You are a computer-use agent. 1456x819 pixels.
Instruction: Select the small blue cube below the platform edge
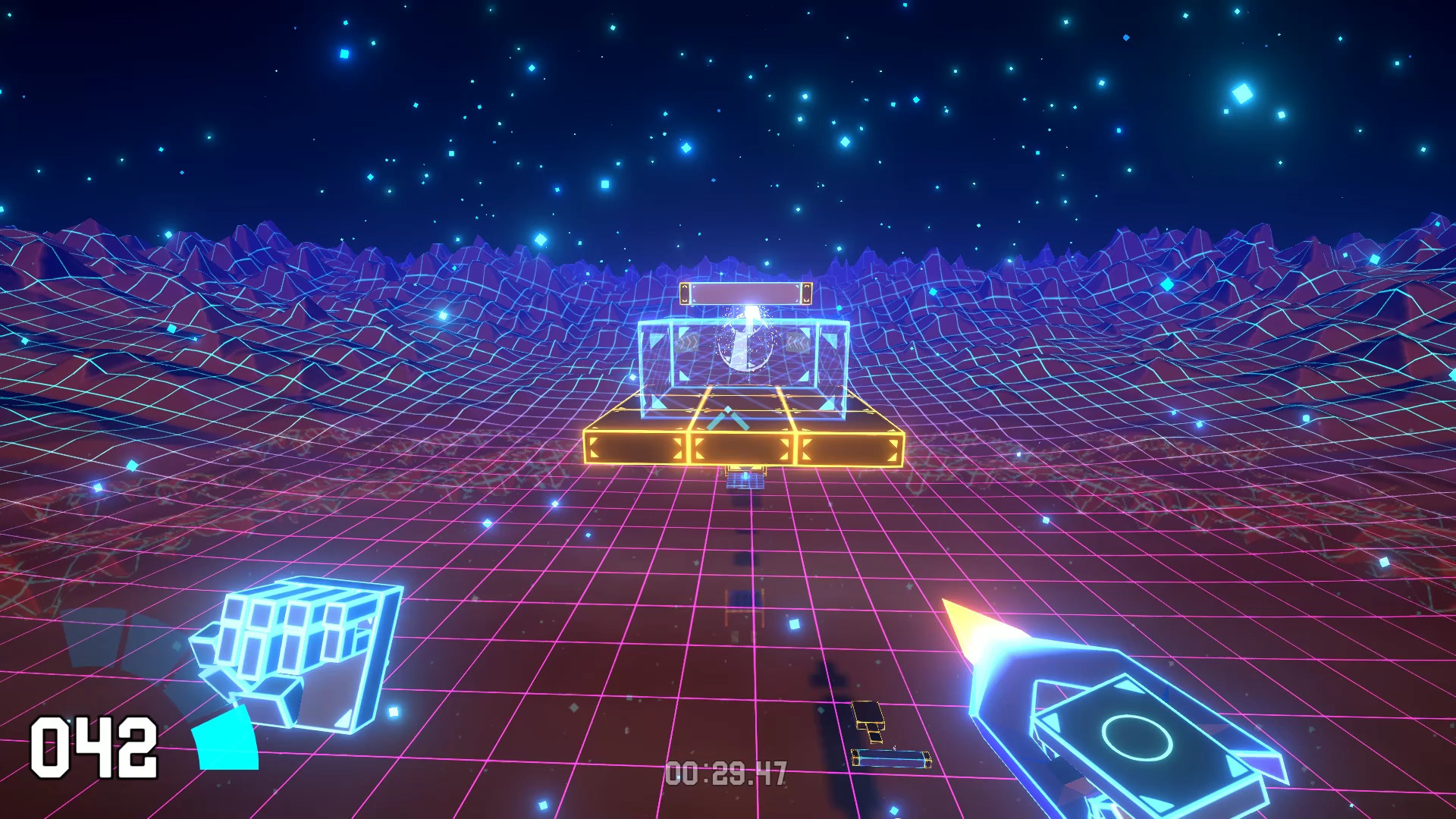[x=745, y=479]
